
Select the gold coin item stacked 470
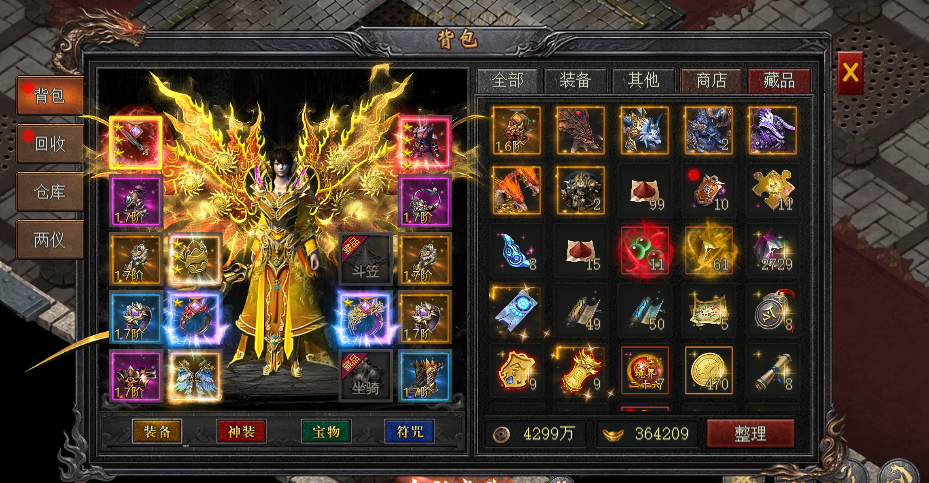[709, 370]
